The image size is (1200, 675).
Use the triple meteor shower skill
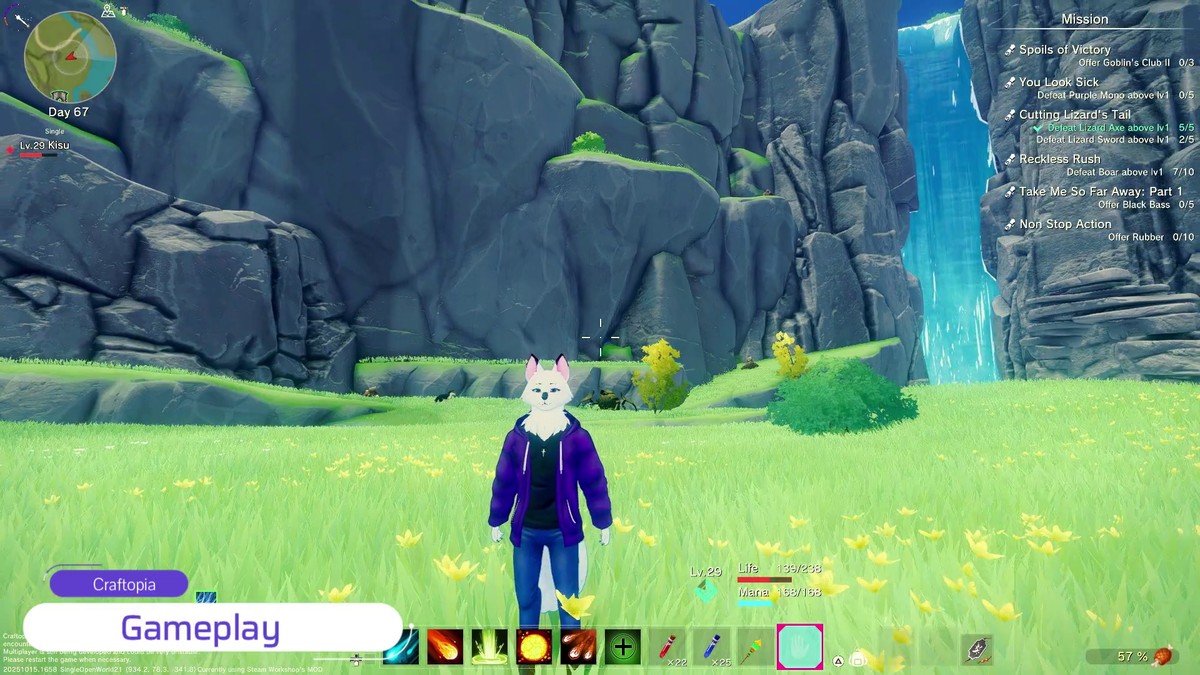[578, 647]
